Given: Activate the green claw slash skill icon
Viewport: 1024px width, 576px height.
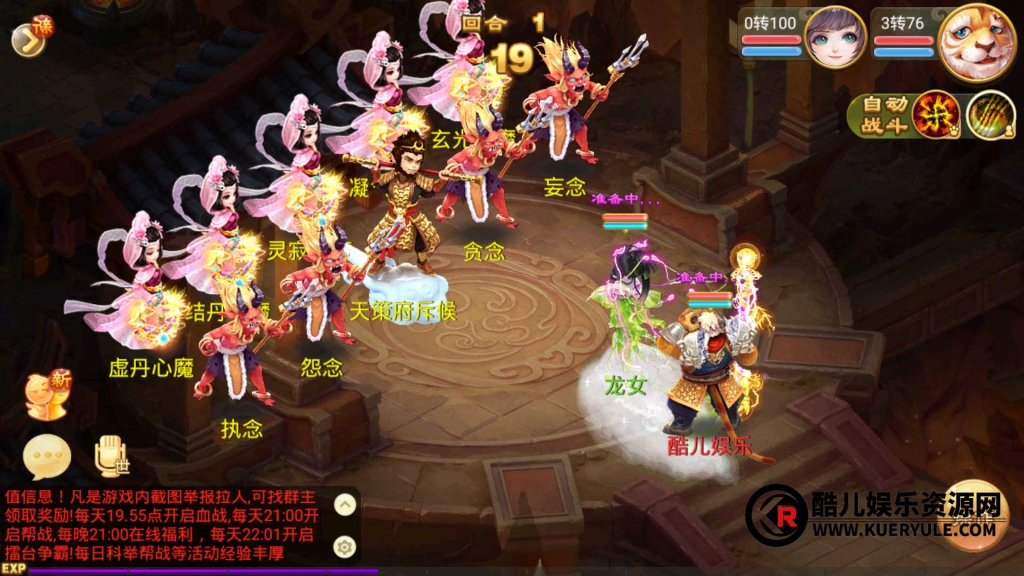Looking at the screenshot, I should [x=989, y=114].
